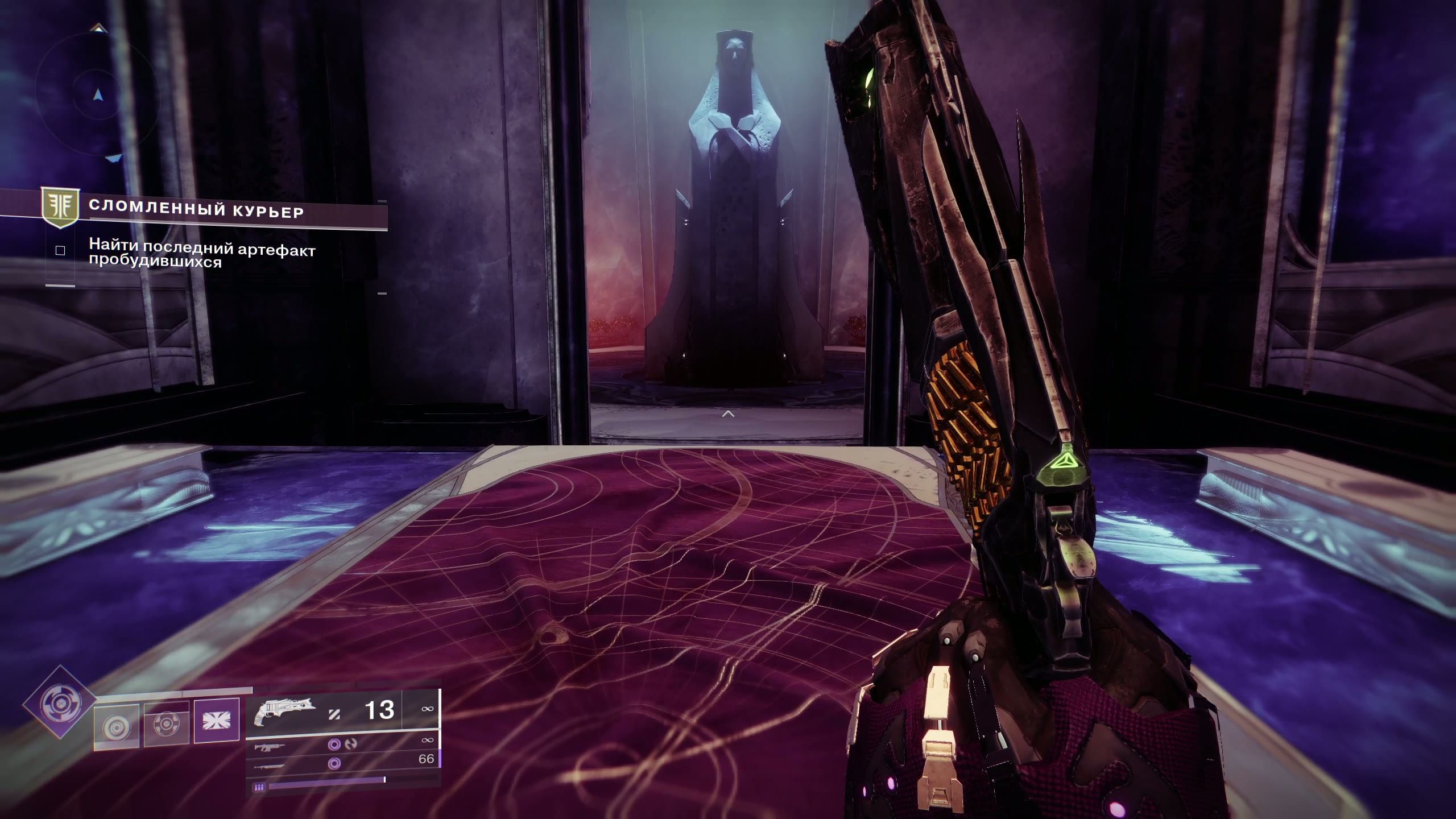Viewport: 1456px width, 819px height.
Task: Open the Сломленный курьер quest tracker
Action: [x=197, y=212]
